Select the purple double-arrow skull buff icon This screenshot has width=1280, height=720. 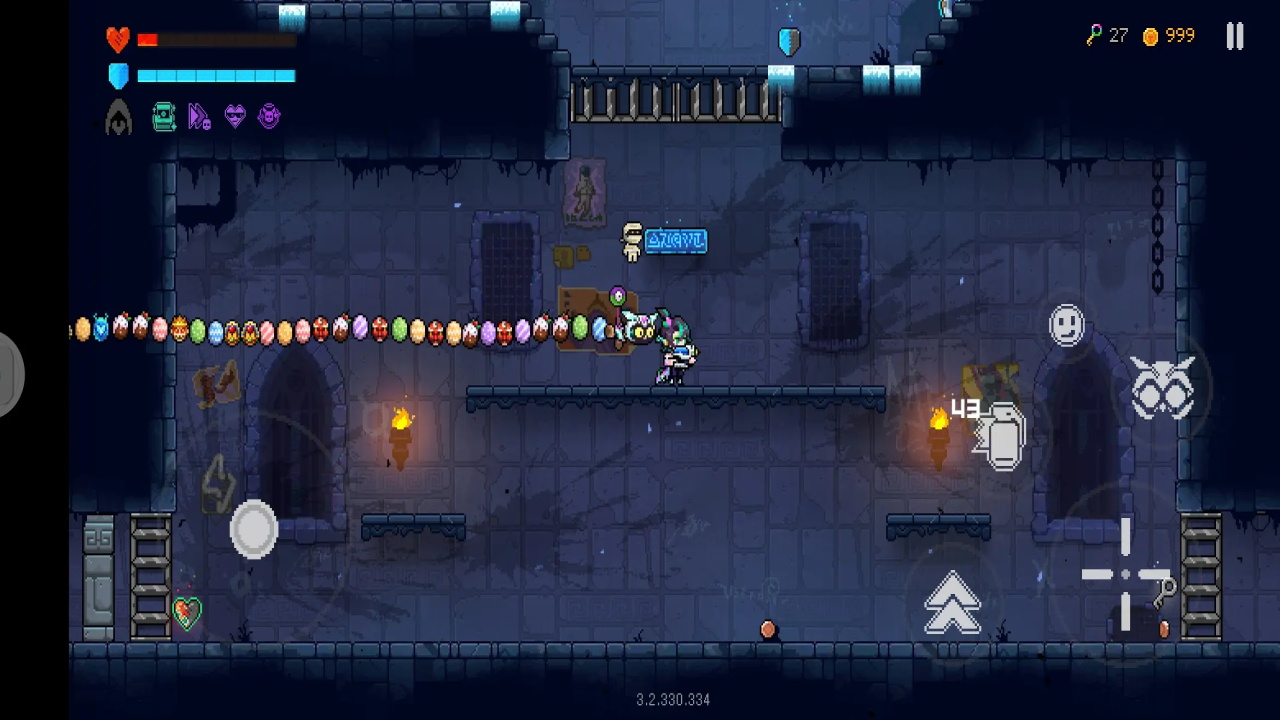[200, 117]
